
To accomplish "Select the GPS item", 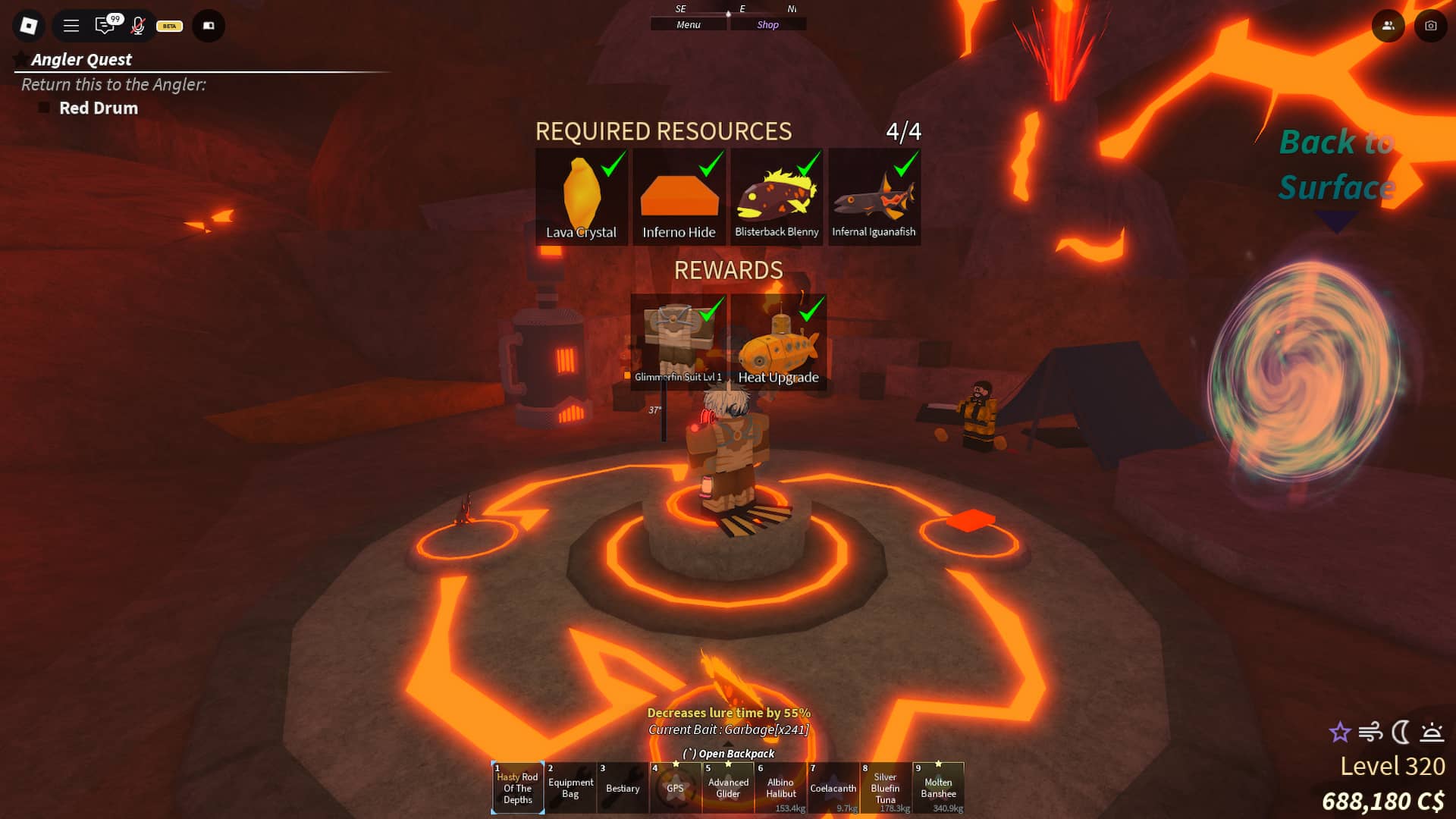I will pyautogui.click(x=676, y=788).
